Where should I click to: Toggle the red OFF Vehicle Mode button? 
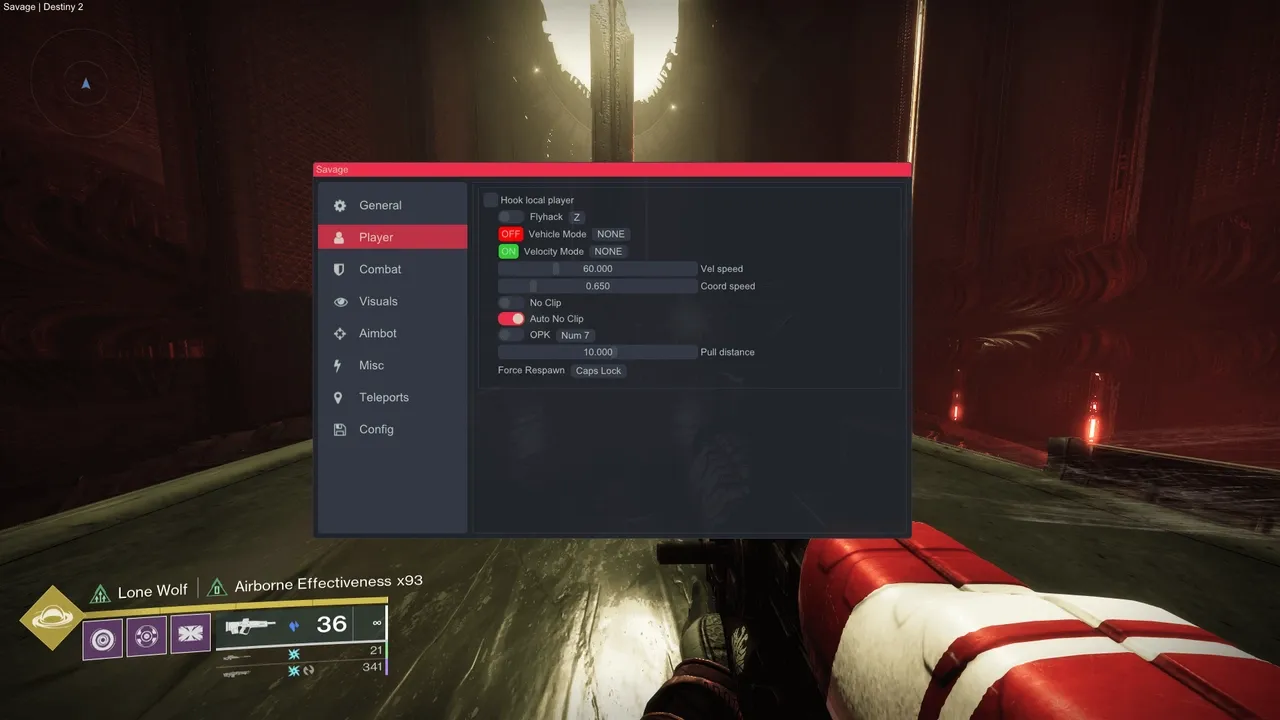click(x=510, y=234)
